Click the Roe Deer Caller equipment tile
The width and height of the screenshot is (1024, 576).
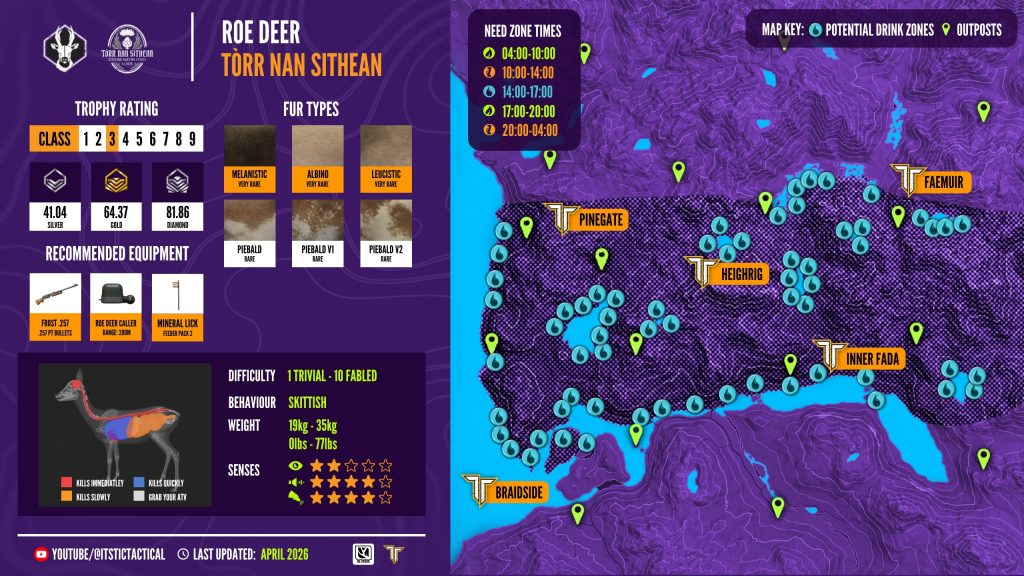point(116,306)
